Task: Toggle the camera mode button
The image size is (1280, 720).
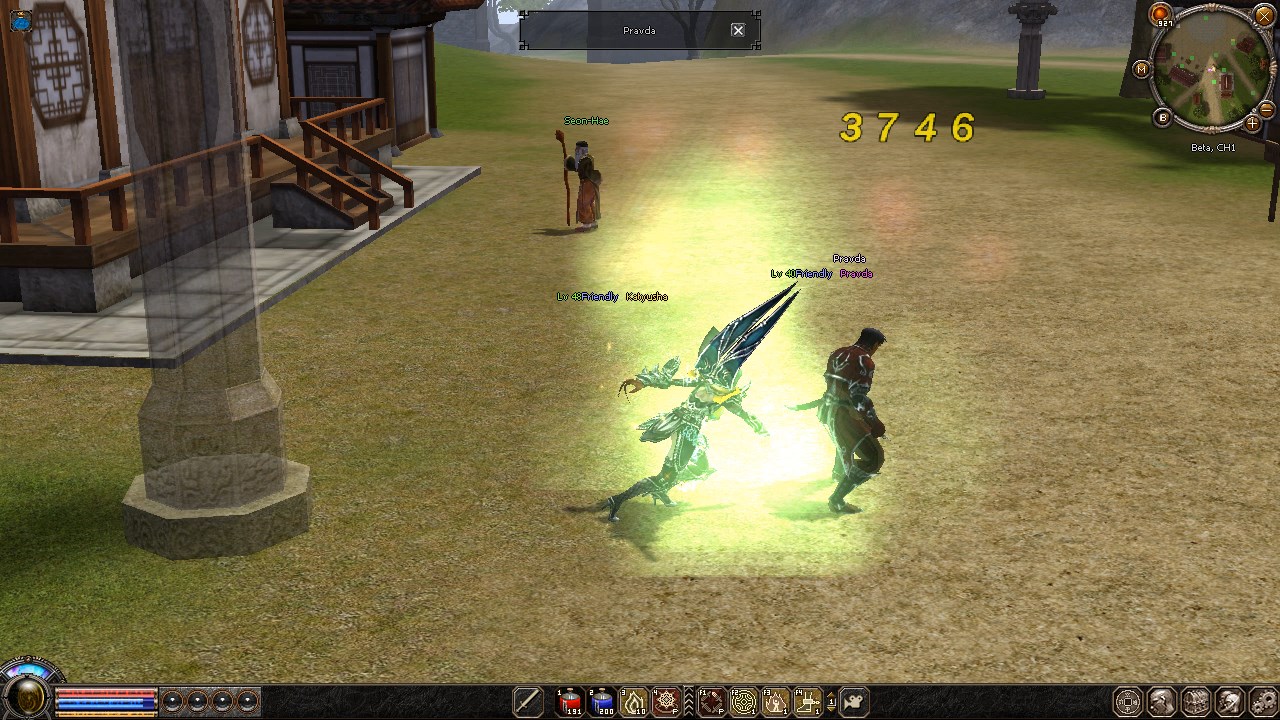Action: (x=853, y=702)
